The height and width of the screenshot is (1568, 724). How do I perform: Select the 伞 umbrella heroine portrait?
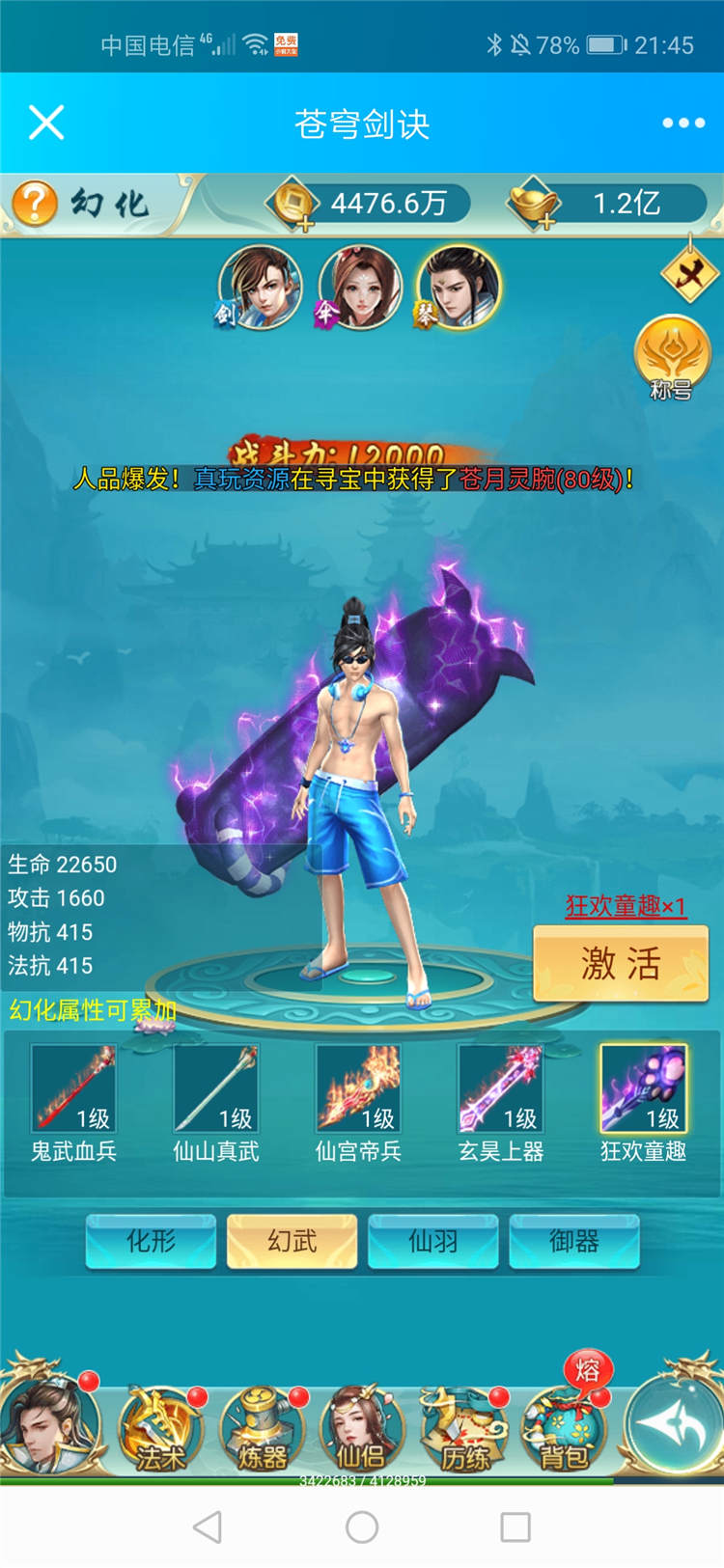coord(359,287)
